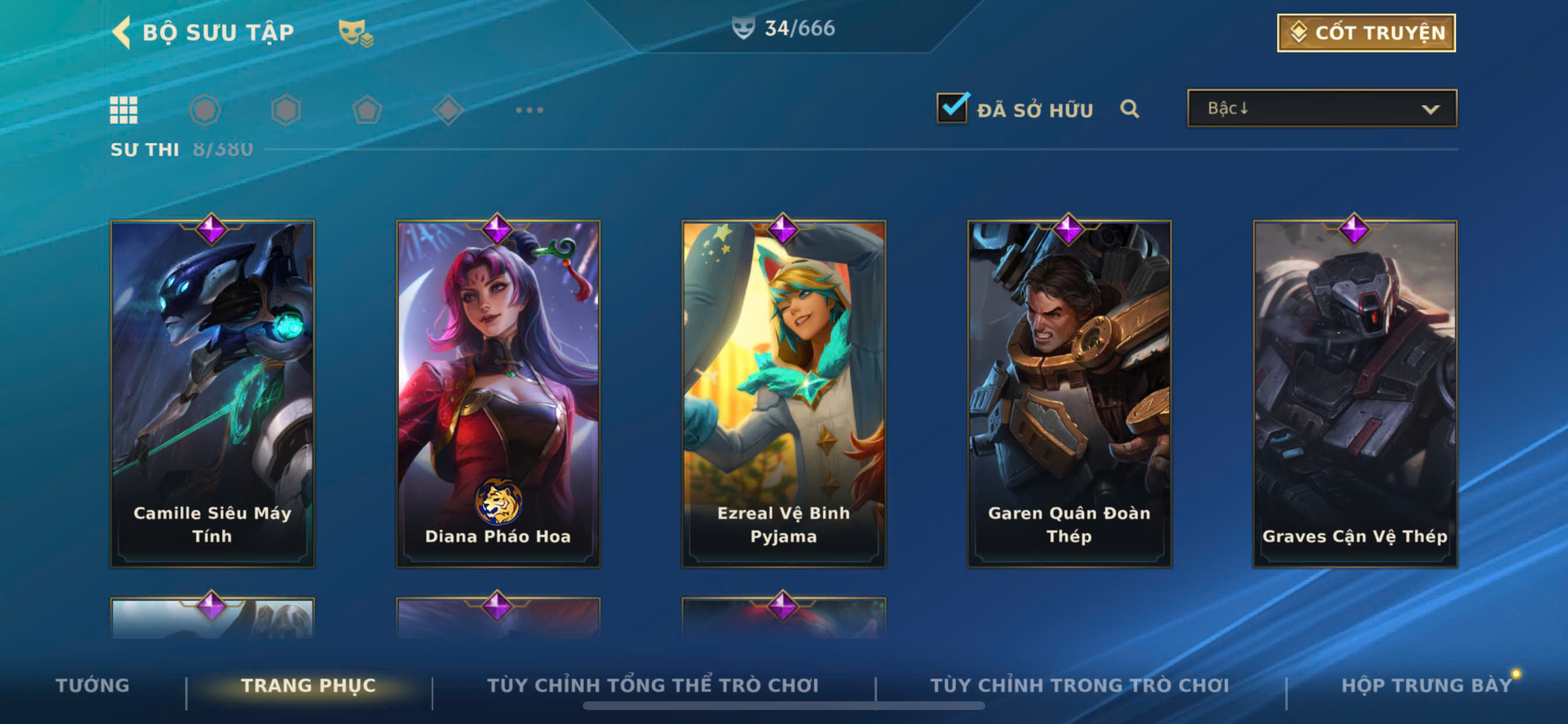Select the Trang Phục tab
This screenshot has width=1568, height=724.
pyautogui.click(x=309, y=685)
